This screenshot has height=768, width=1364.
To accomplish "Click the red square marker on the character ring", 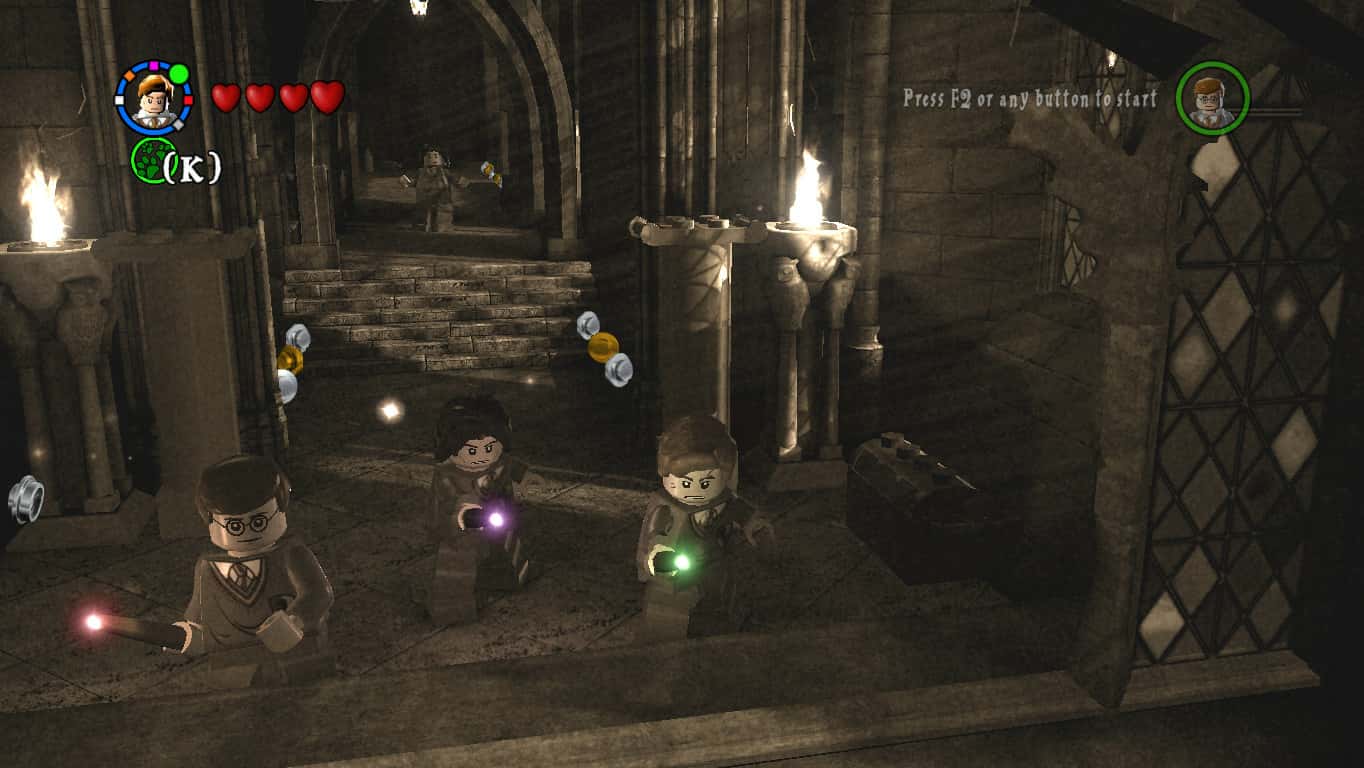I will (x=188, y=101).
